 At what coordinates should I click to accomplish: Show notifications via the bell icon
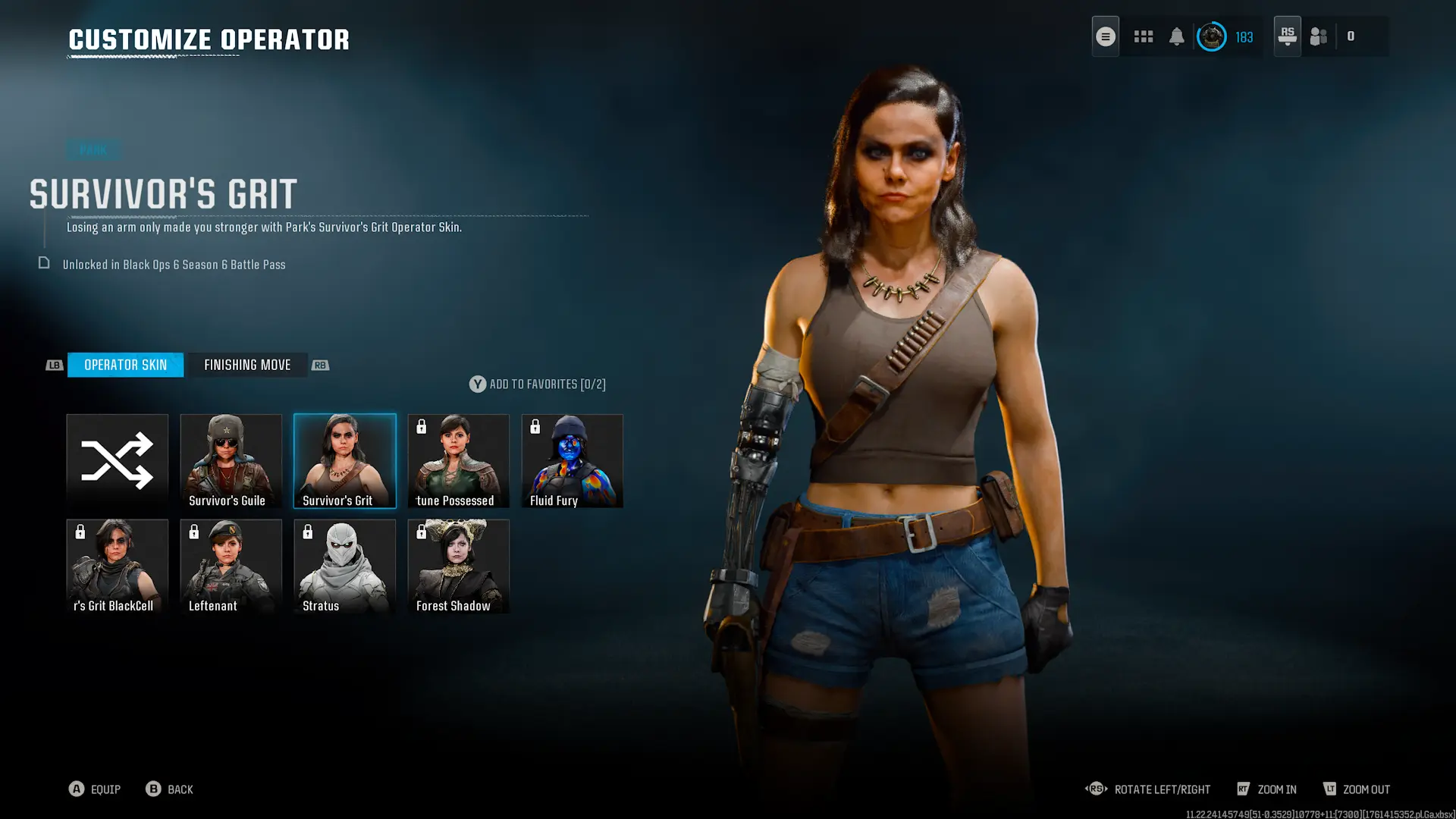coord(1176,36)
